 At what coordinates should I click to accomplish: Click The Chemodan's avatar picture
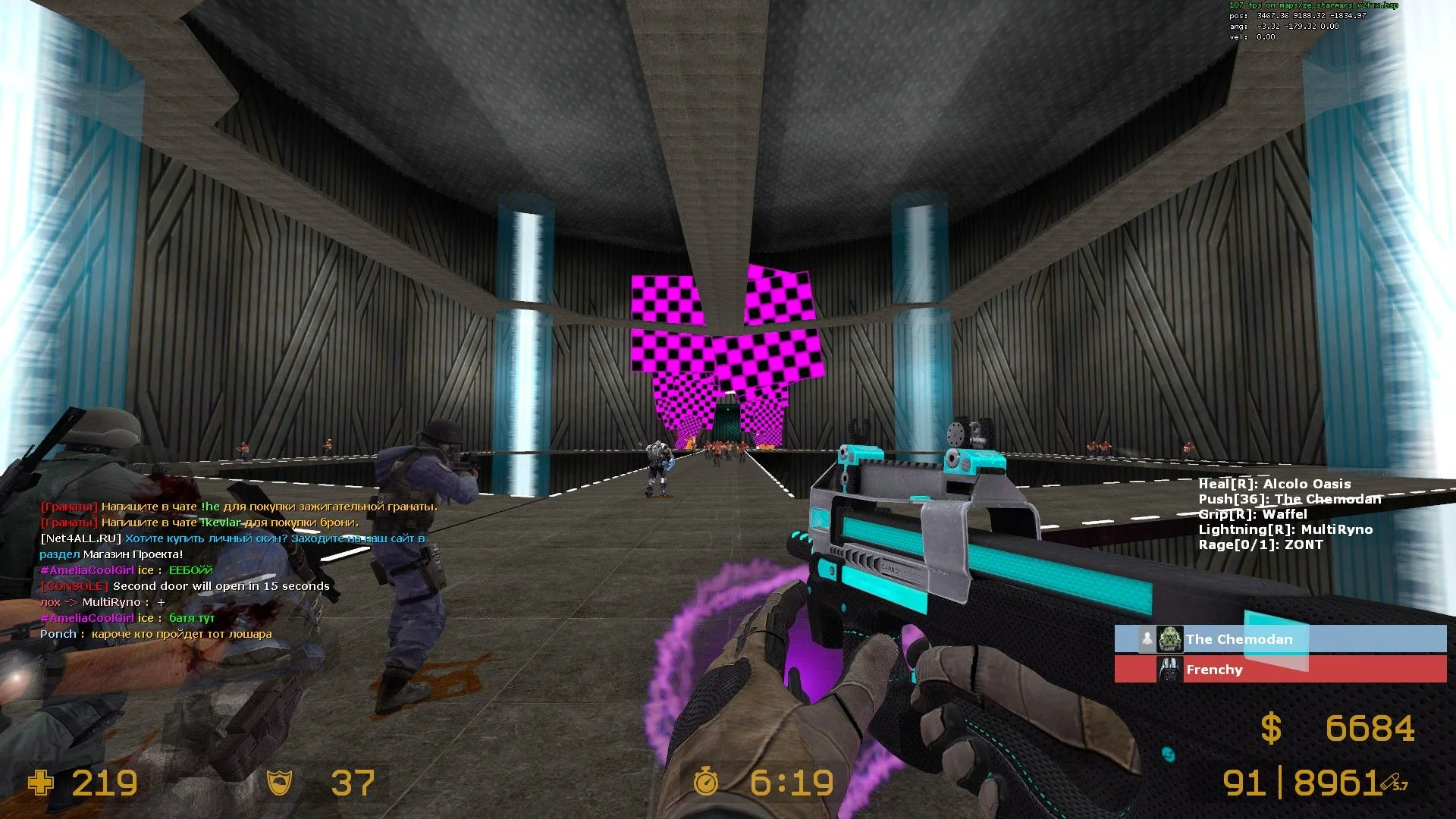click(1170, 639)
